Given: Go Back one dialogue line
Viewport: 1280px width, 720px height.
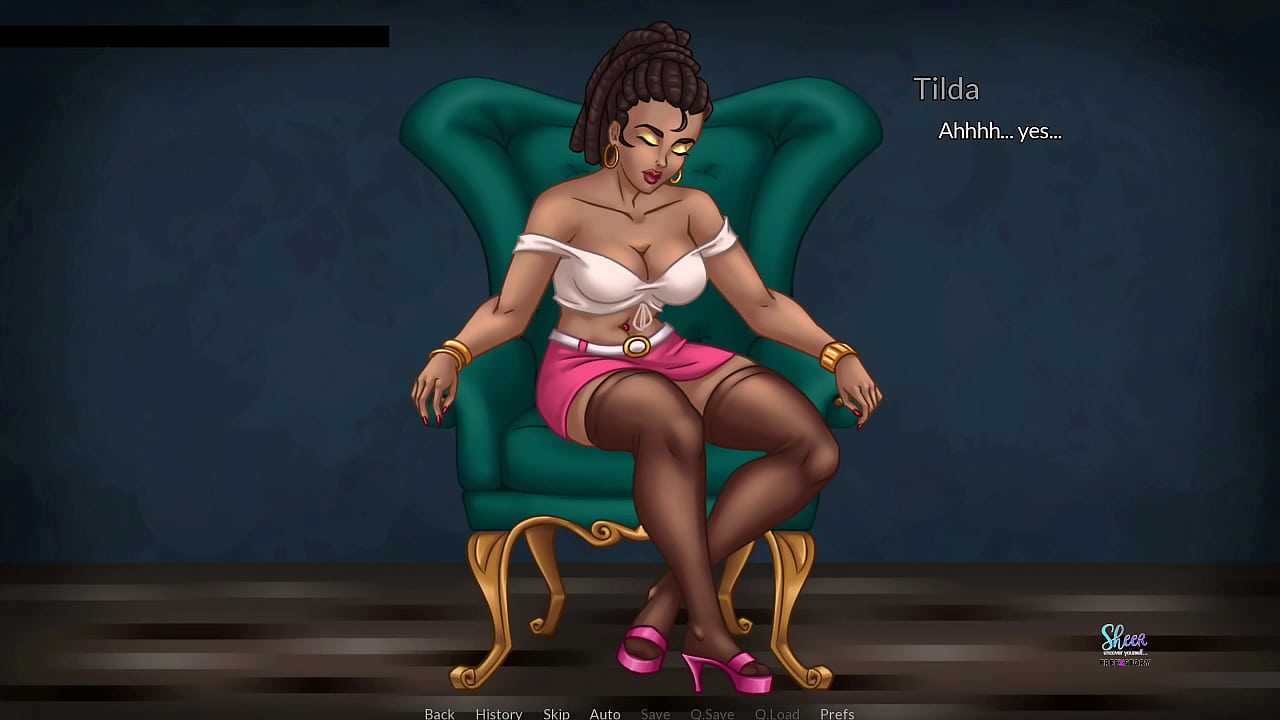Looking at the screenshot, I should coord(439,713).
